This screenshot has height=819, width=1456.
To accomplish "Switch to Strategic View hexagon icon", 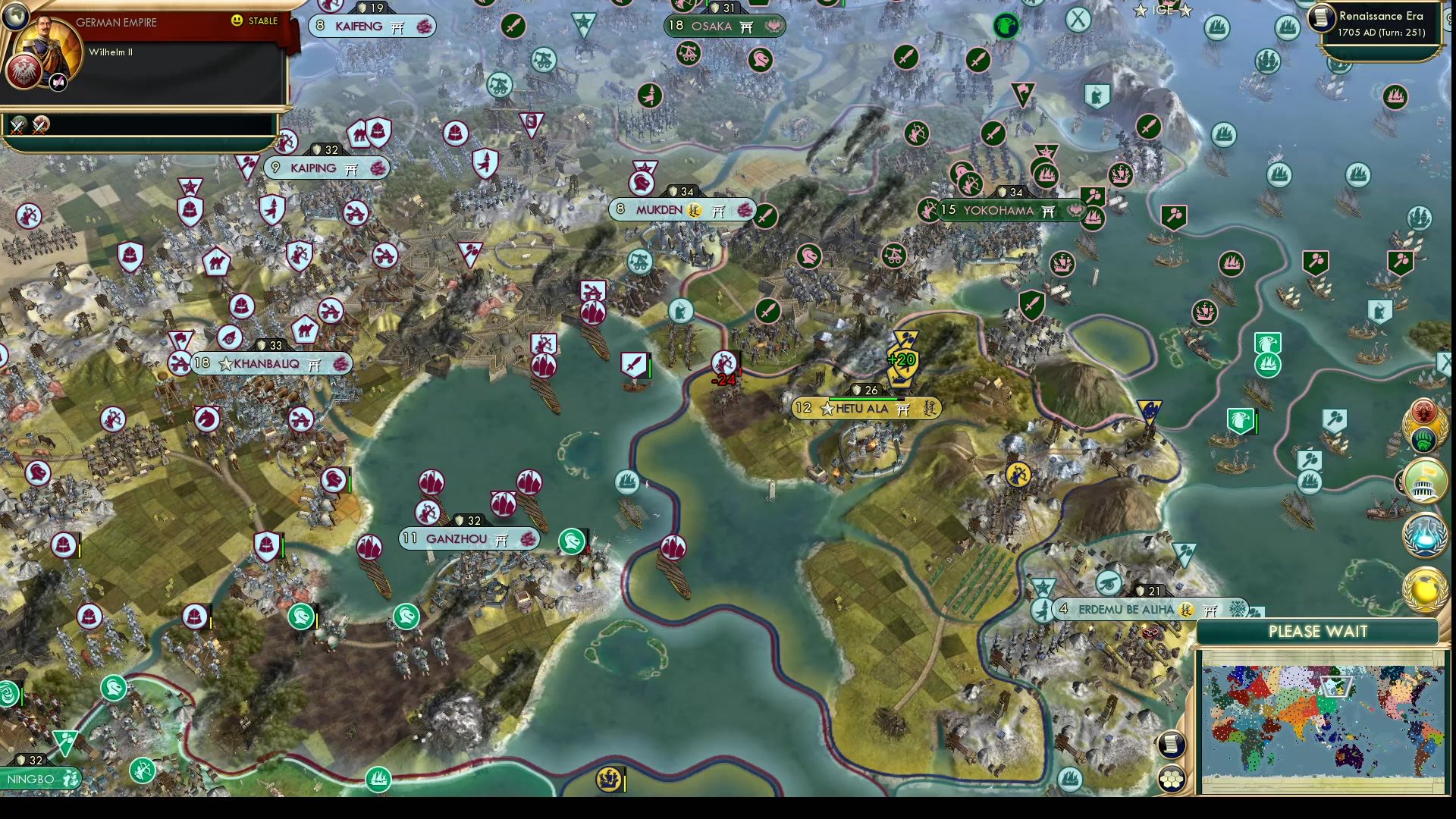I will coord(1172,779).
